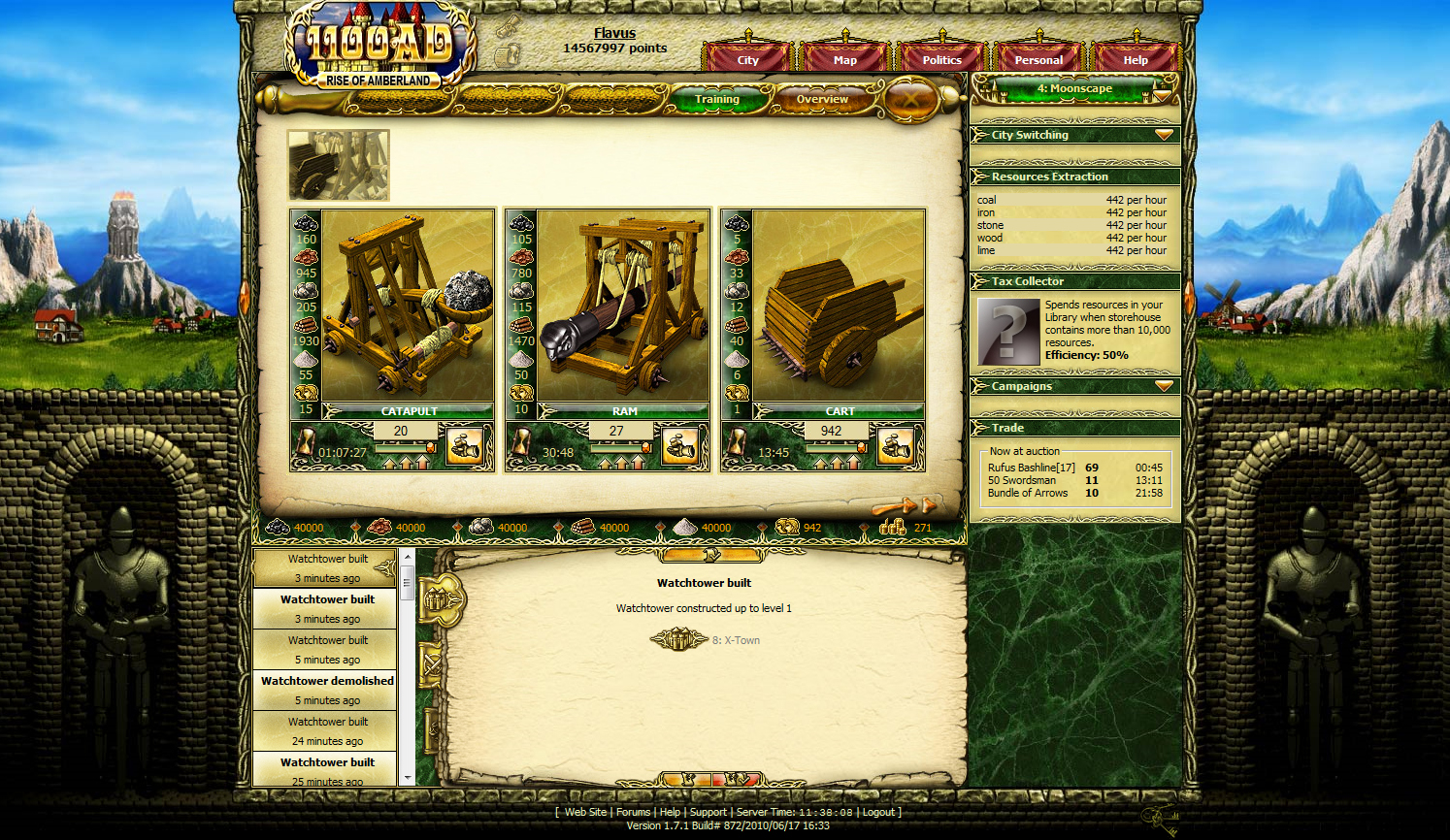Click the Logout link in footer

tap(878, 813)
